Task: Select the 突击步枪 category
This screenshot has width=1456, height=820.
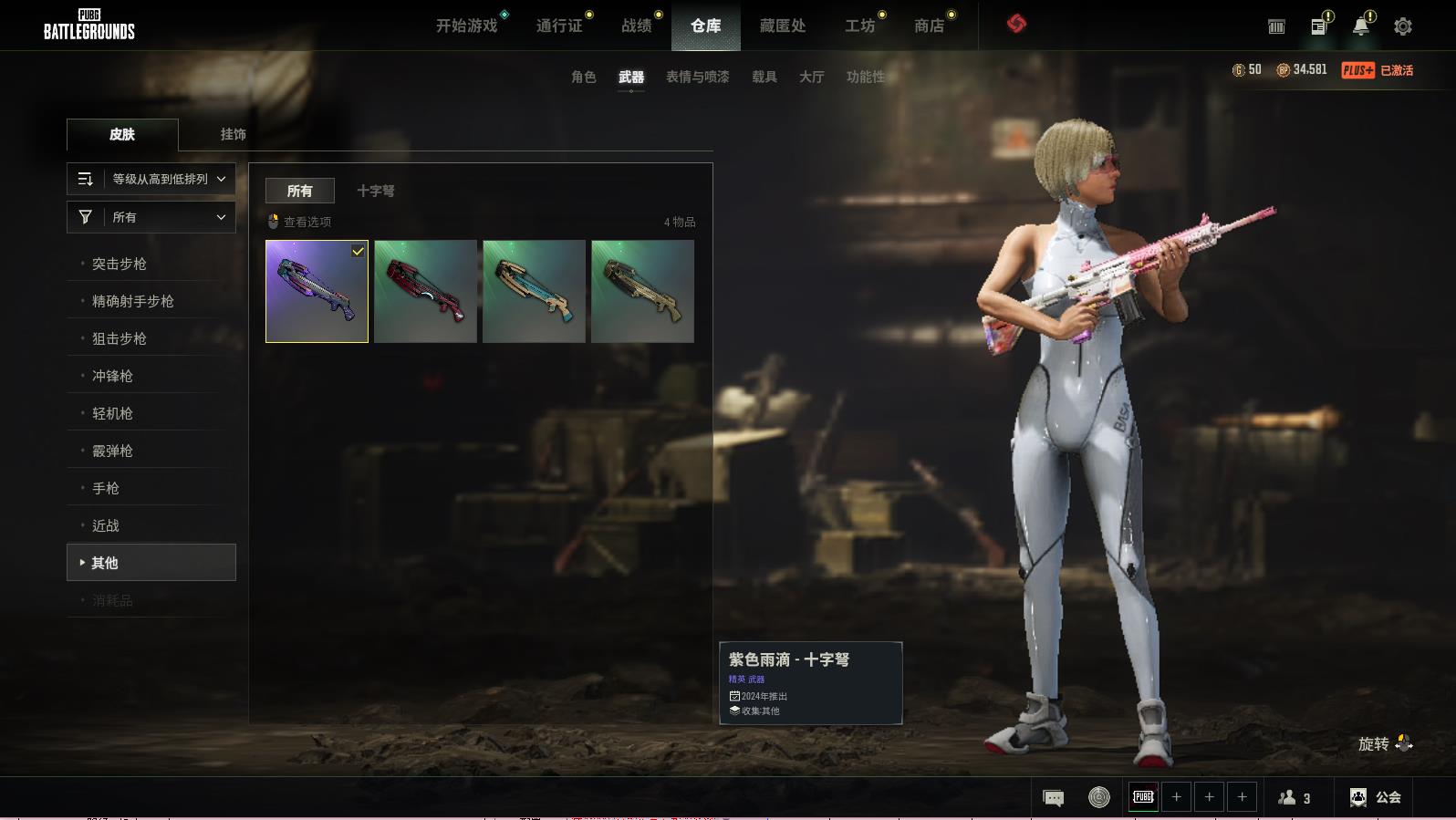Action: click(x=120, y=264)
